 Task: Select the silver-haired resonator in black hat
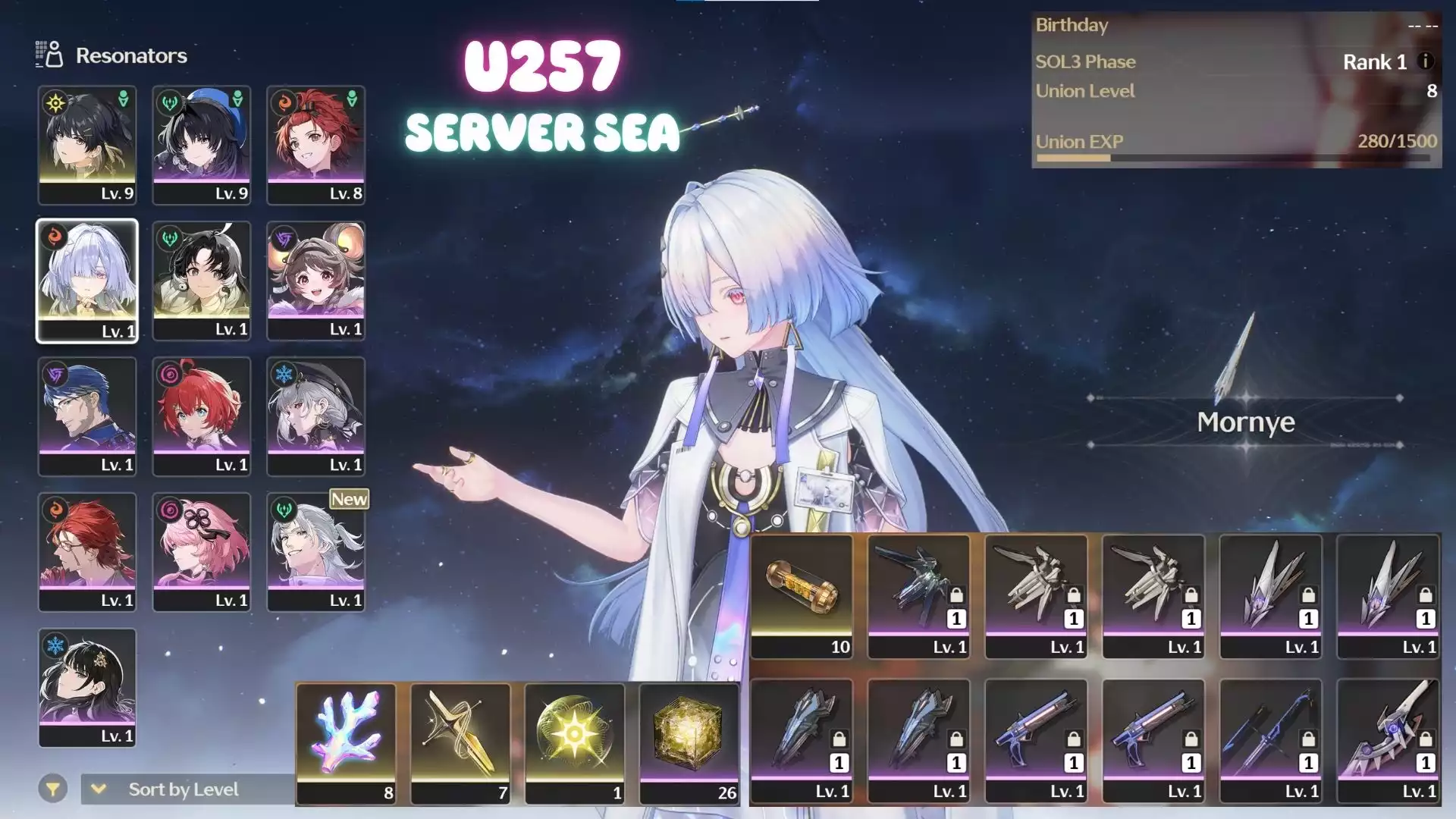point(315,416)
